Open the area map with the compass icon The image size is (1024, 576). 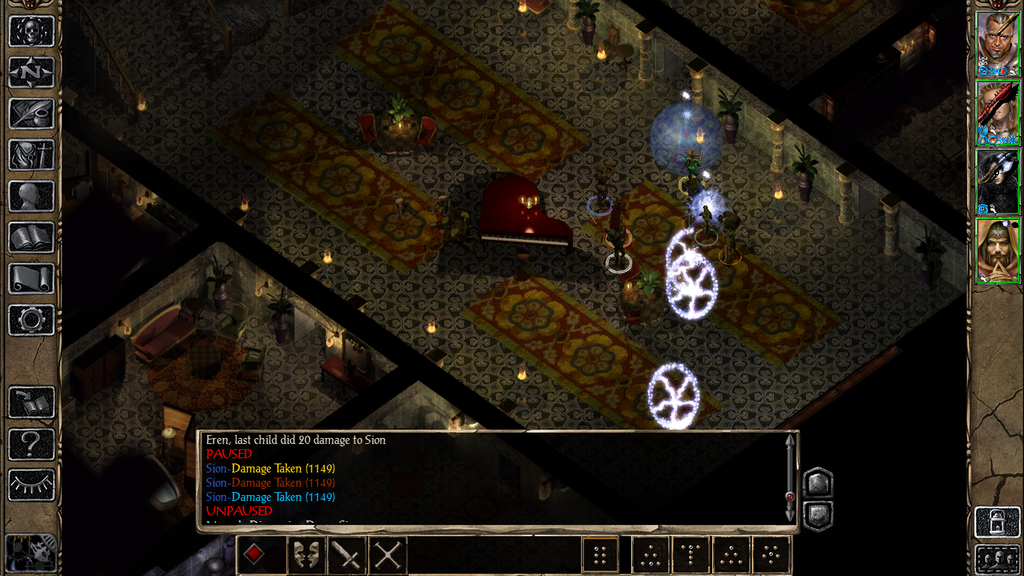[x=31, y=72]
